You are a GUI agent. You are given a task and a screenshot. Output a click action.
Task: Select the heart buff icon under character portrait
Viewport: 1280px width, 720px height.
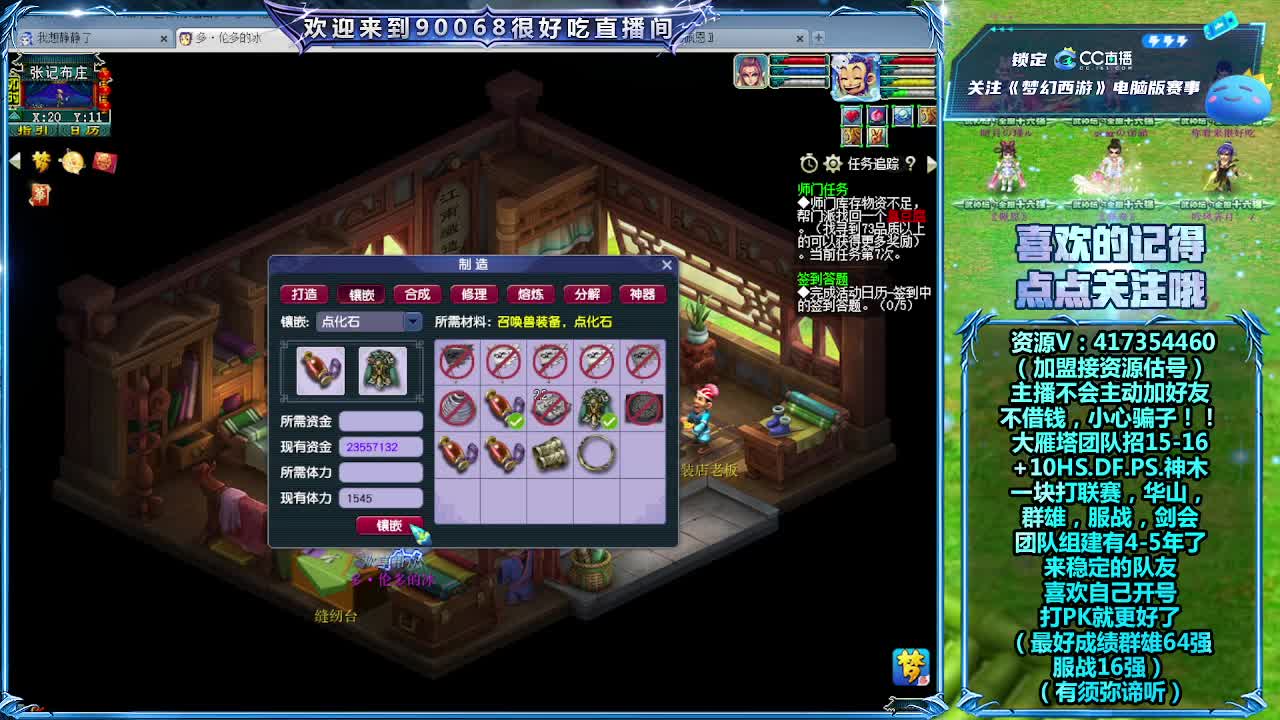coord(851,115)
